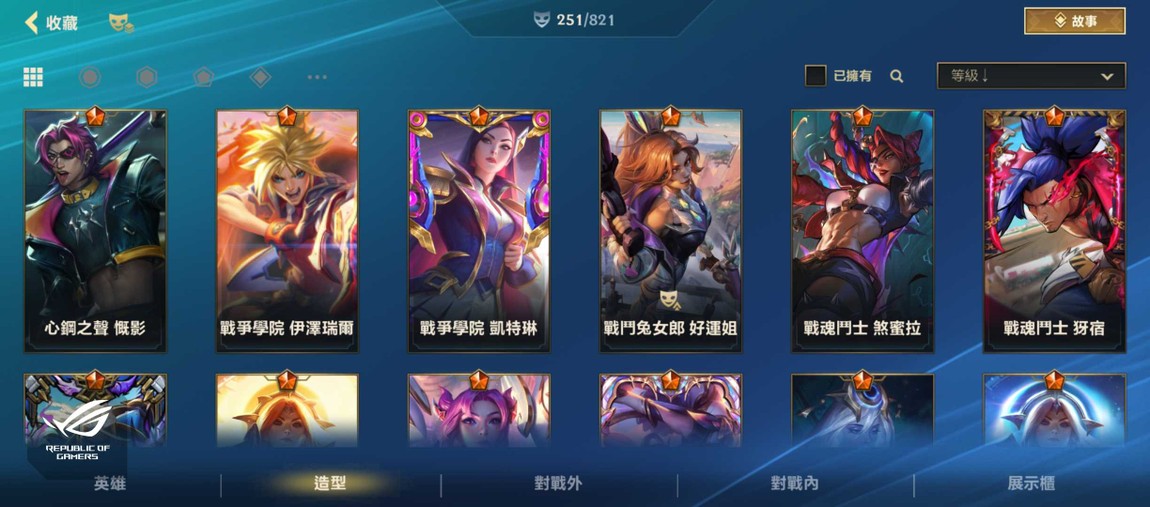Choose the 戰爭學院 伊澤瑞爾 skin card

click(x=287, y=230)
